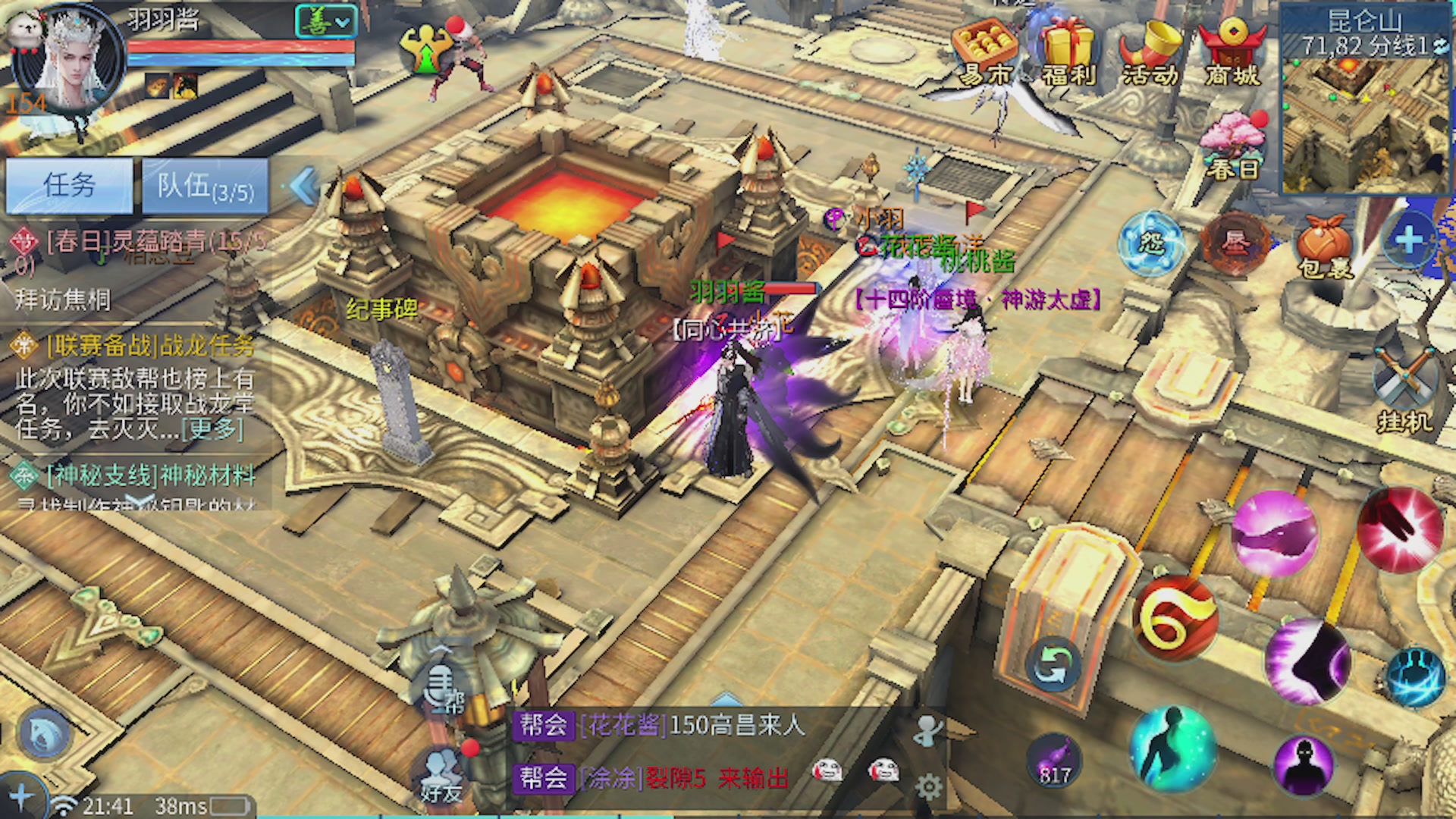Open the 活动 events icon
The image size is (1456, 819).
pyautogui.click(x=1150, y=52)
